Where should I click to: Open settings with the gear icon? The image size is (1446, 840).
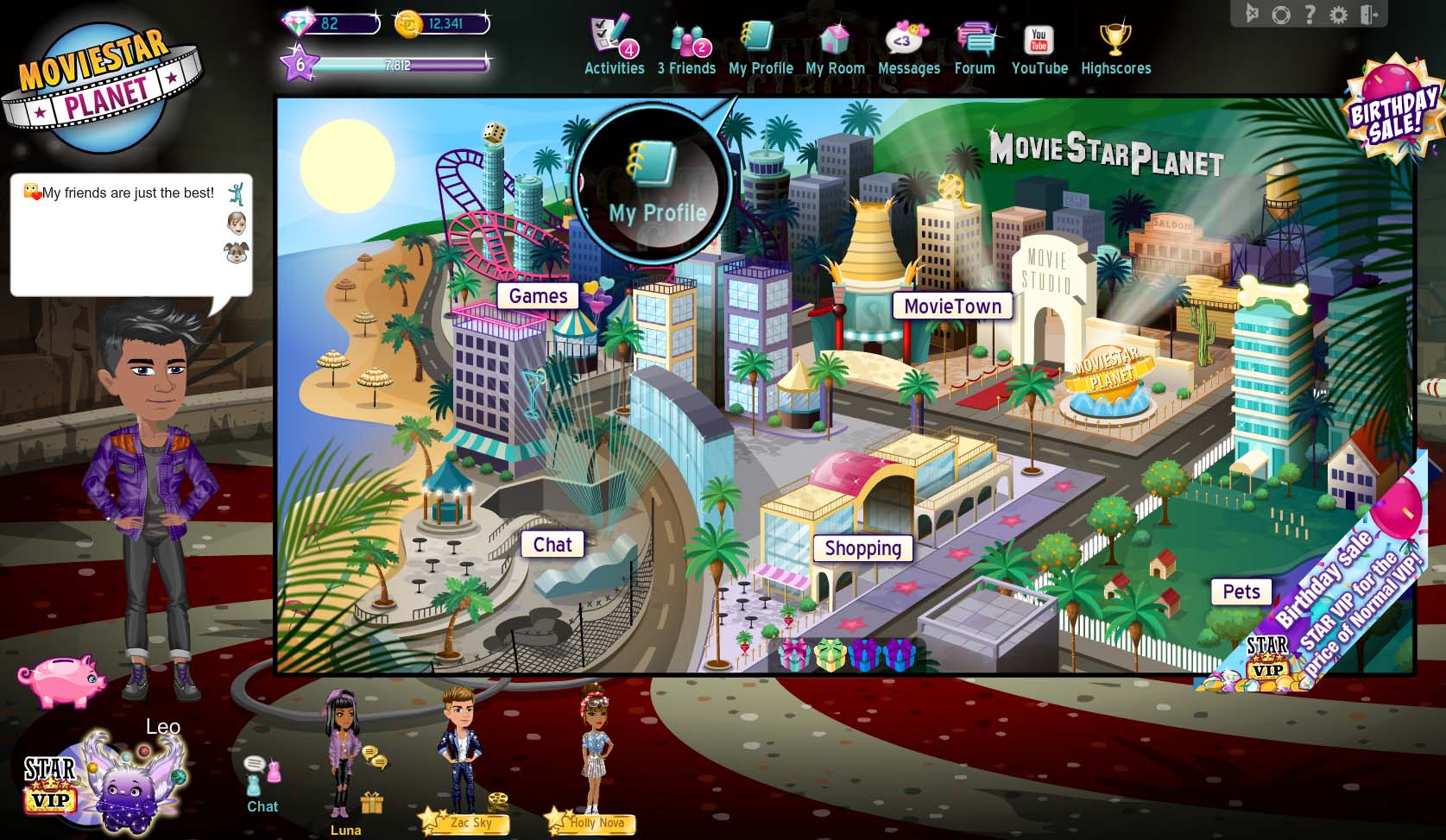point(1338,14)
